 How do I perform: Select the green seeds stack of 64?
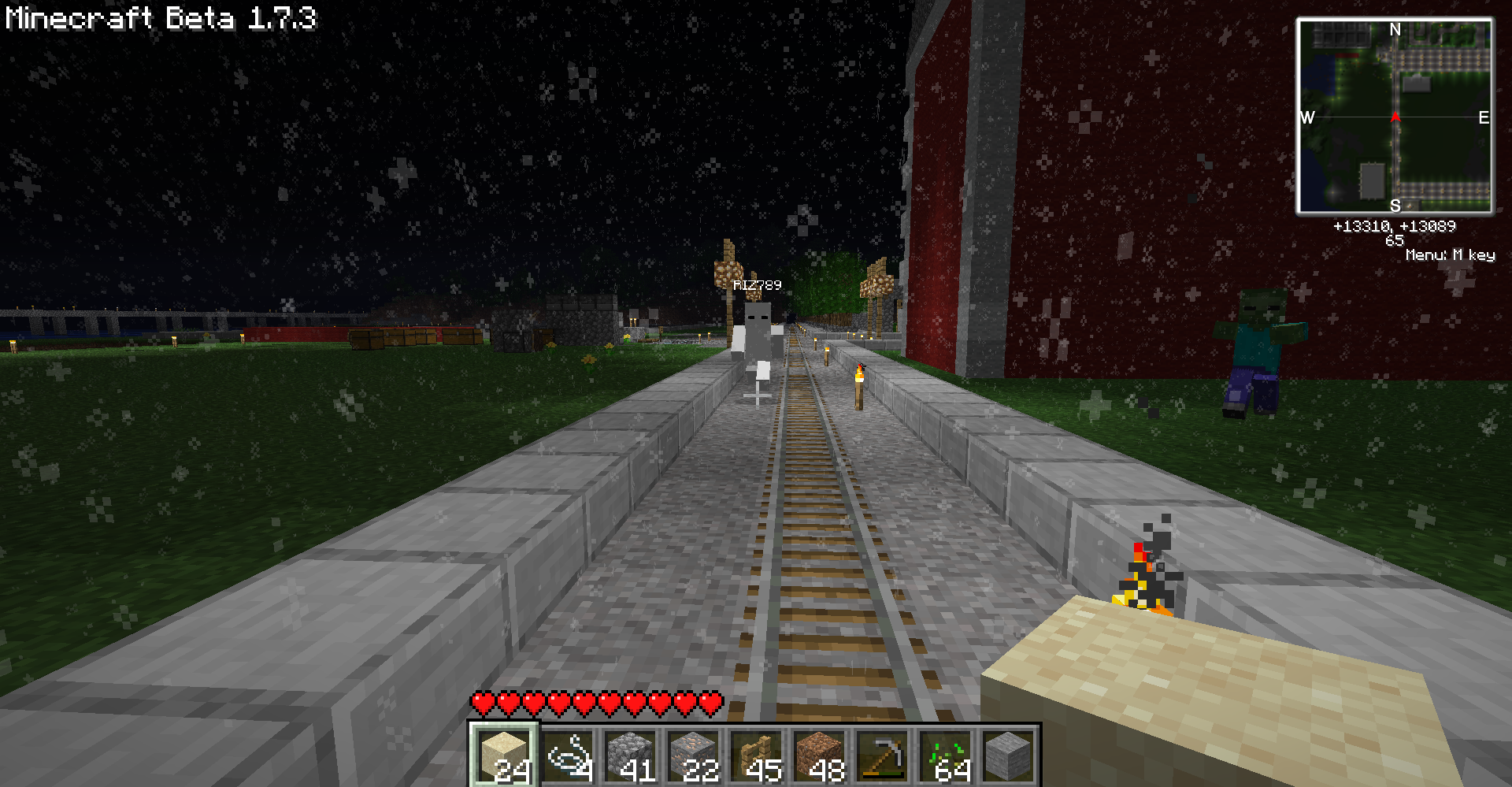click(946, 755)
